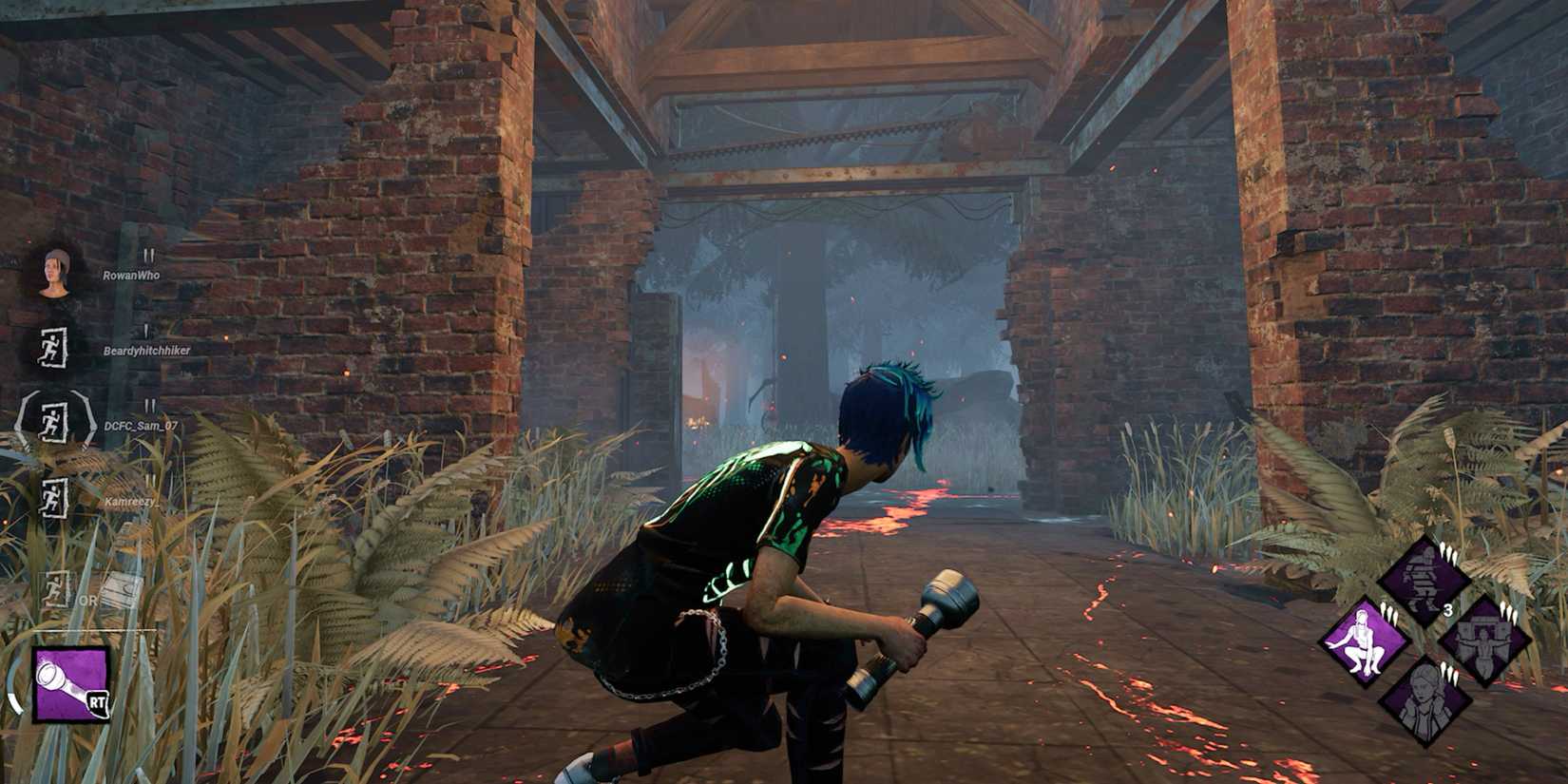Click the token counter showing 3
Screen dimensions: 1568x784
(1448, 610)
